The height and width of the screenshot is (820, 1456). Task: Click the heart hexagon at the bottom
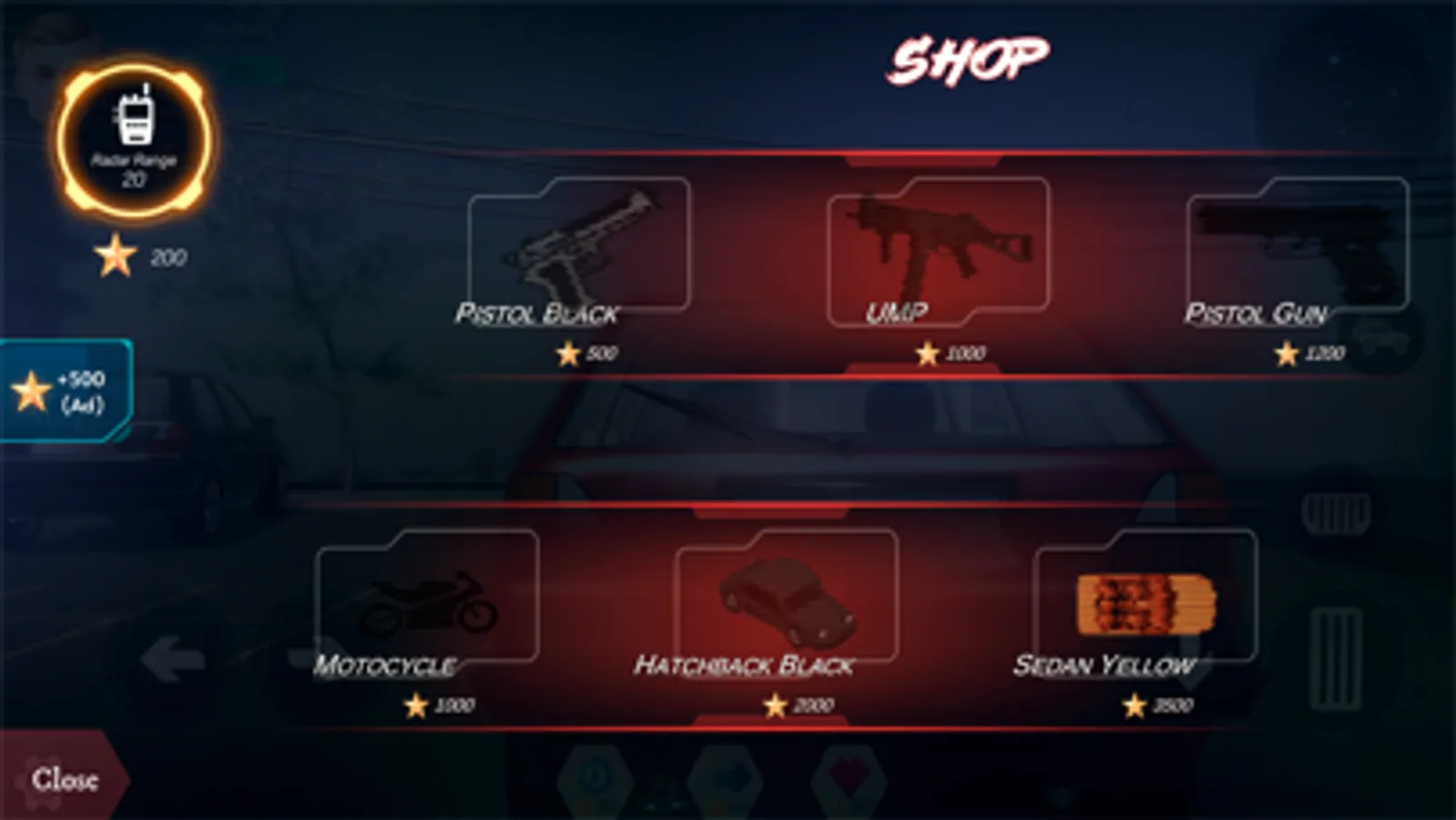pyautogui.click(x=847, y=779)
